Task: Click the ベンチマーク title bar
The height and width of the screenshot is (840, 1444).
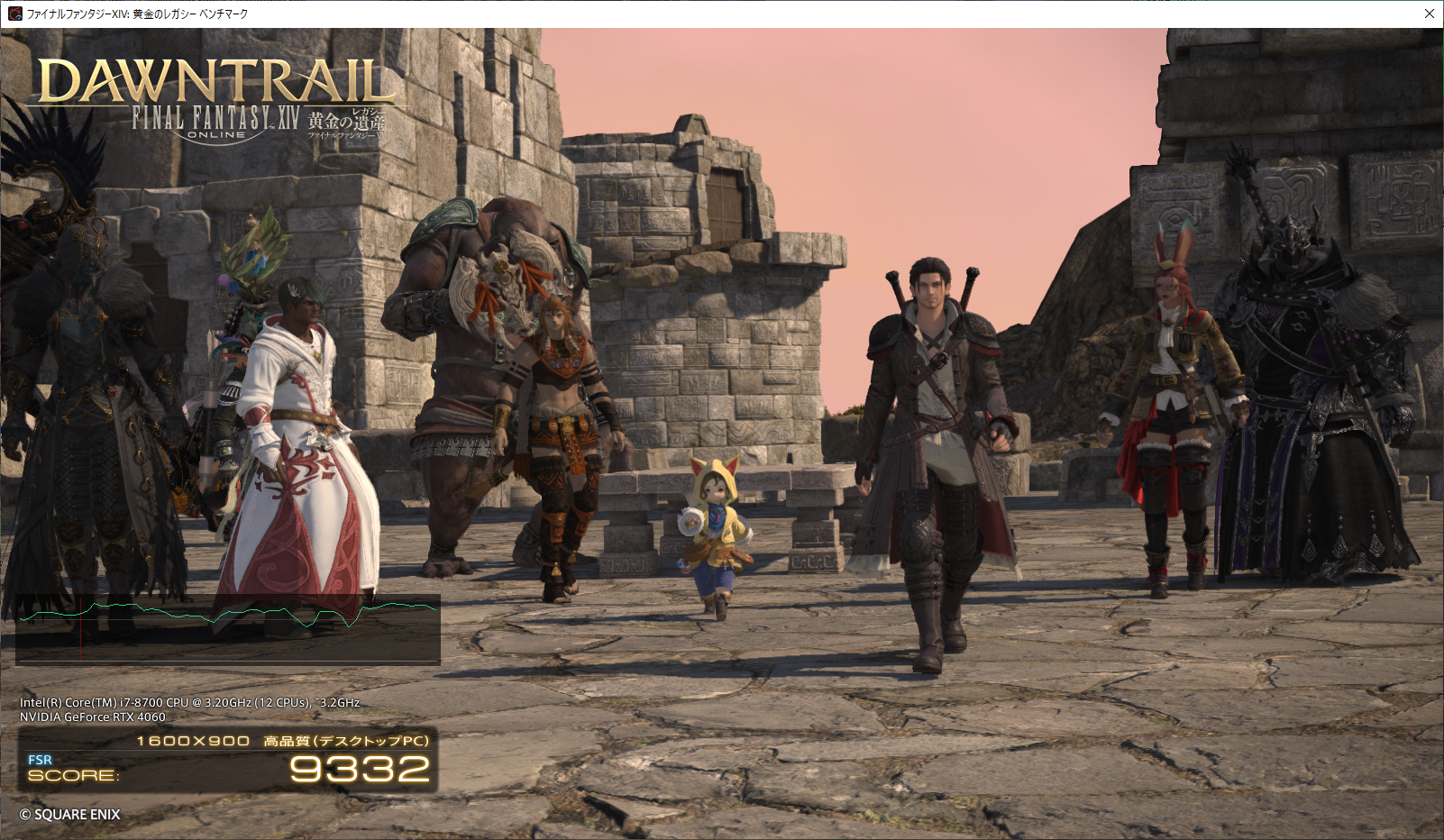Action: click(x=631, y=14)
